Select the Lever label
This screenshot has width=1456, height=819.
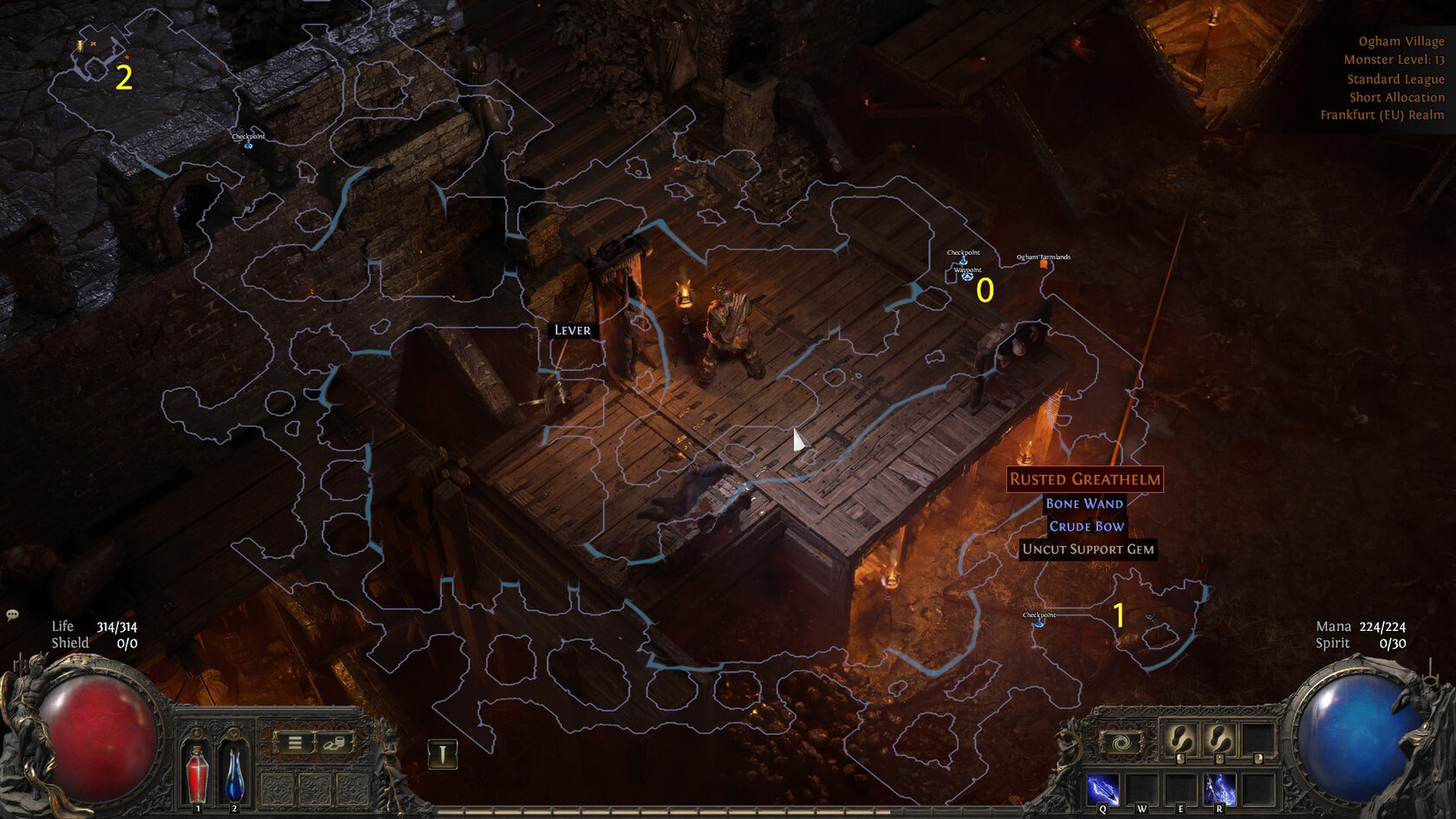point(572,330)
